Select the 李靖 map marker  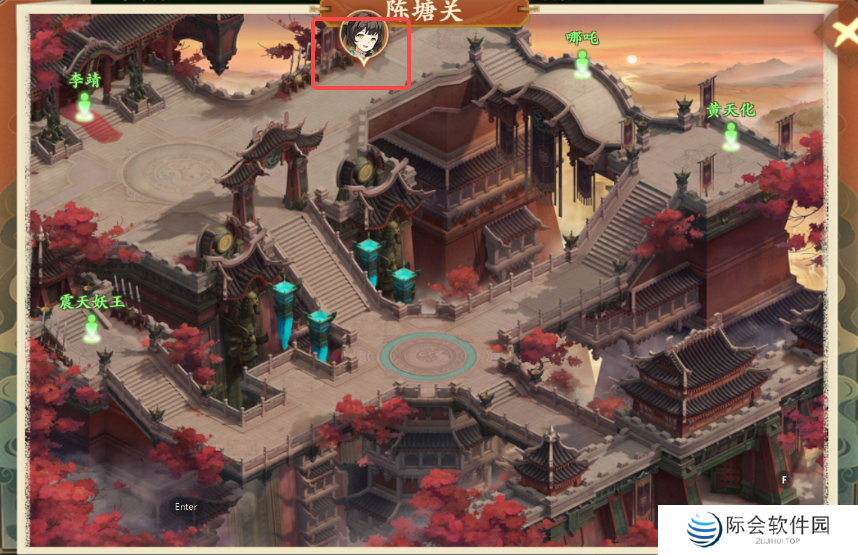pyautogui.click(x=85, y=104)
